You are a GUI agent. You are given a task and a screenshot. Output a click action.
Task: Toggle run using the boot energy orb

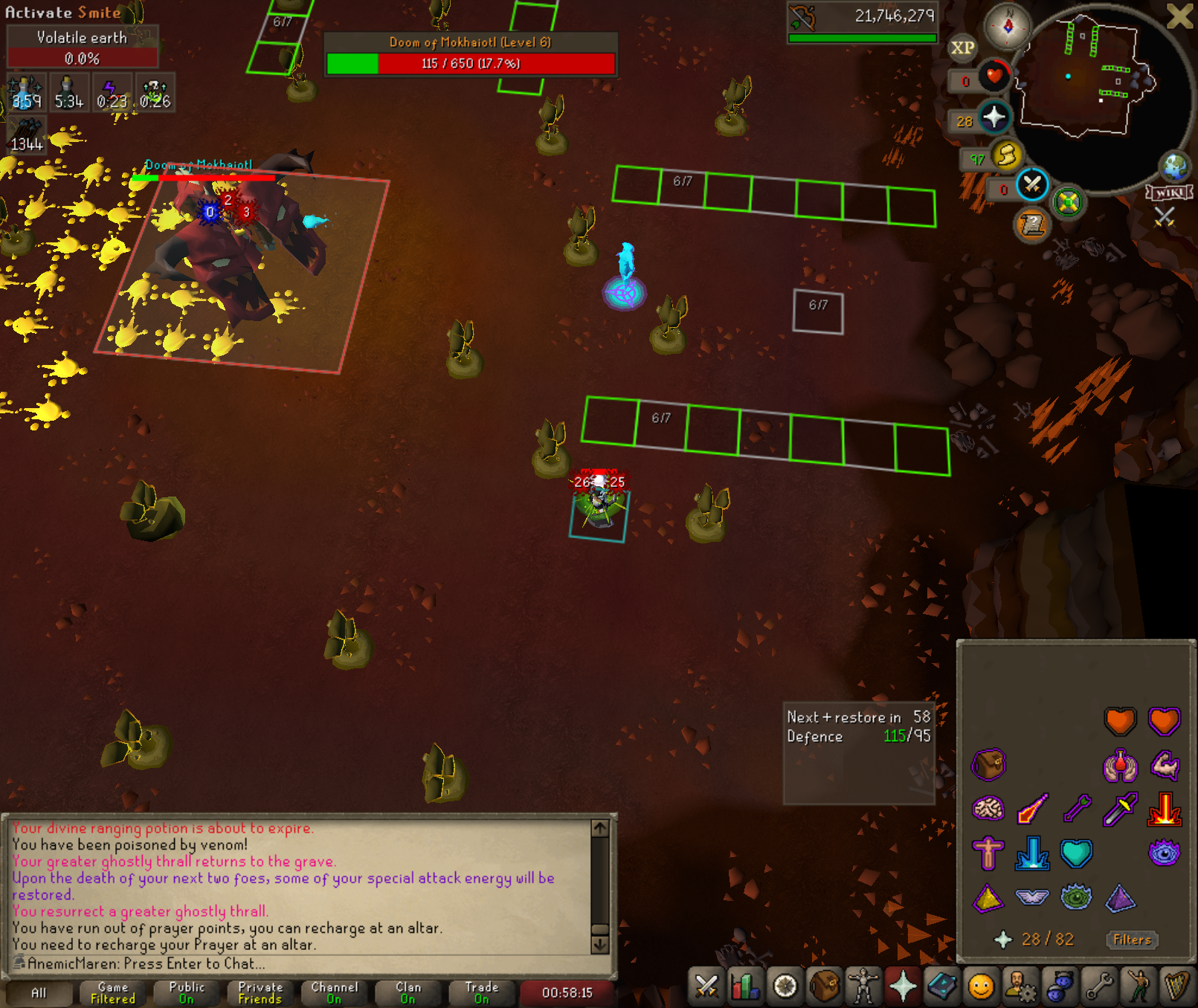point(1006,155)
